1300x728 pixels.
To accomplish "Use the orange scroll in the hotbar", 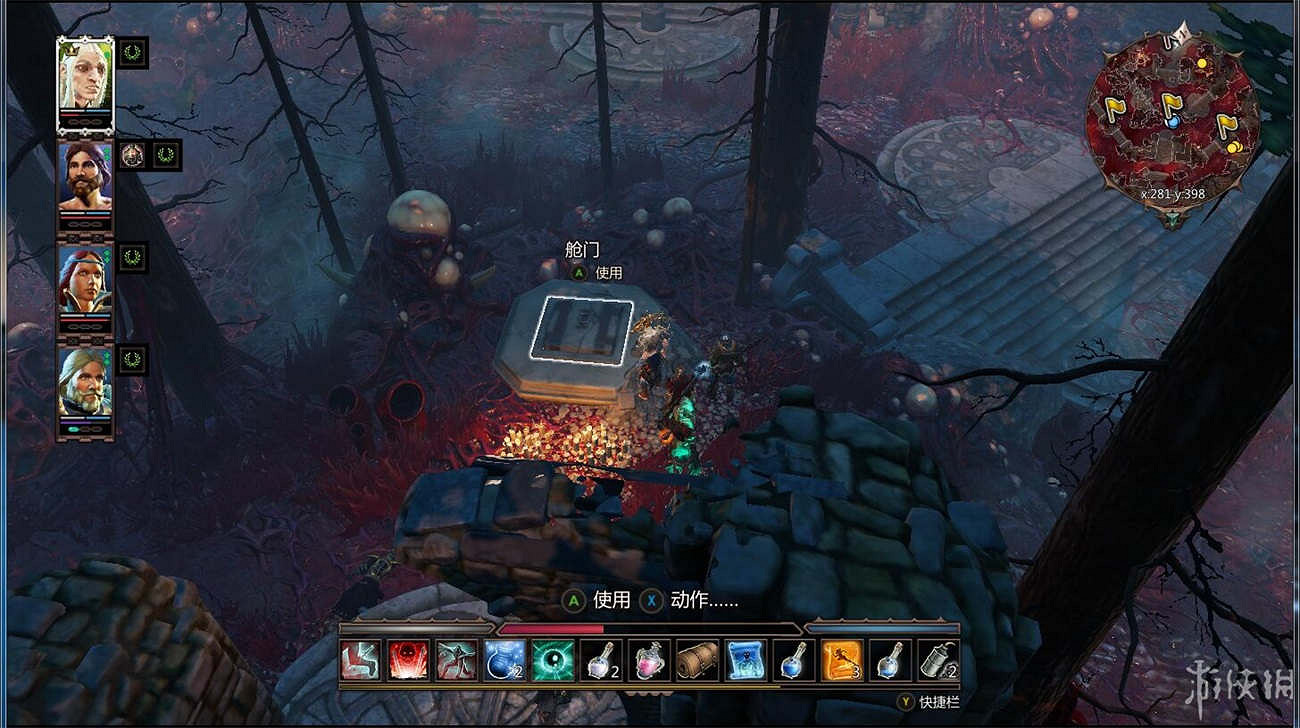I will [842, 660].
